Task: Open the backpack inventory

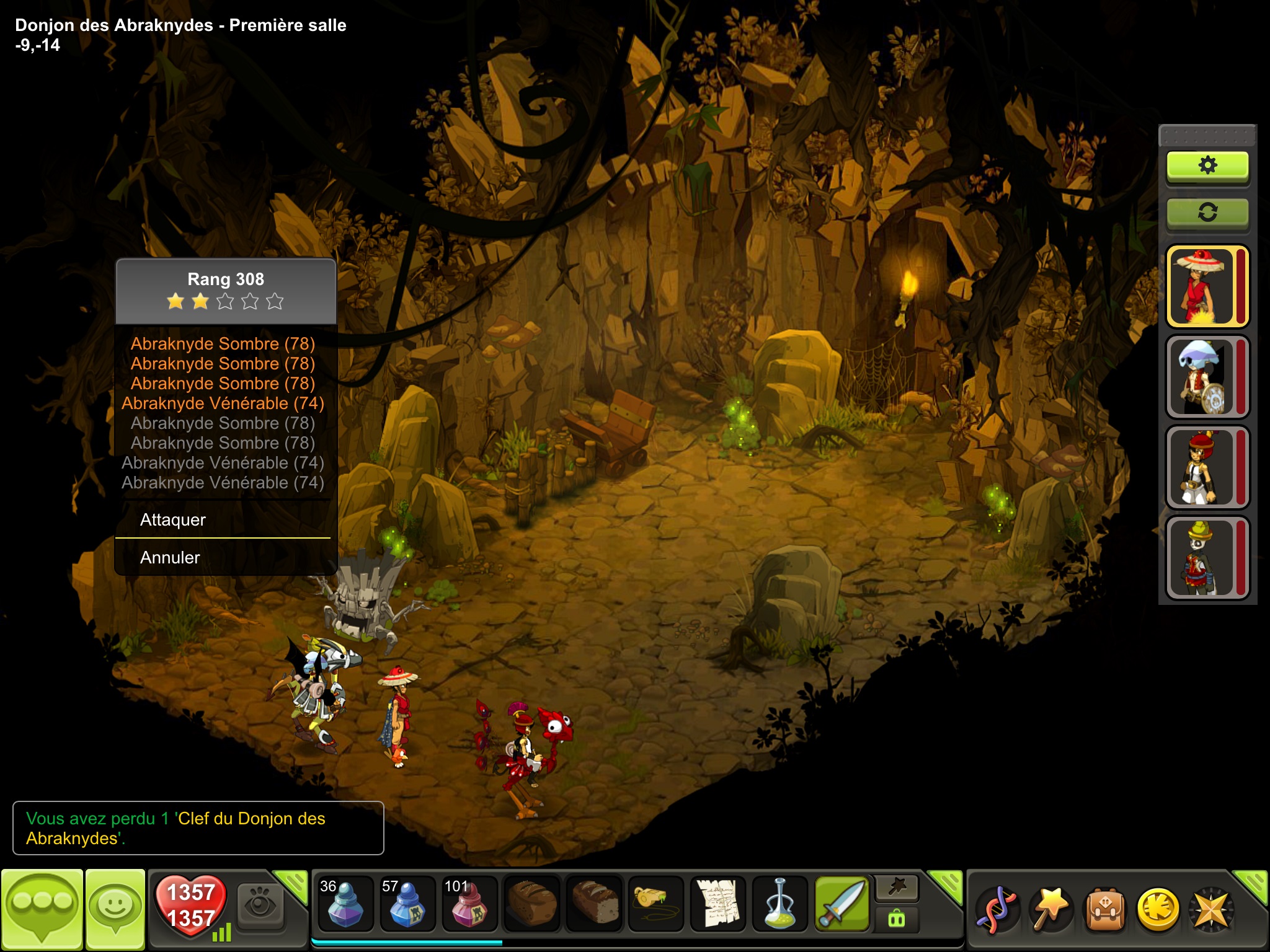Action: pos(1104,910)
